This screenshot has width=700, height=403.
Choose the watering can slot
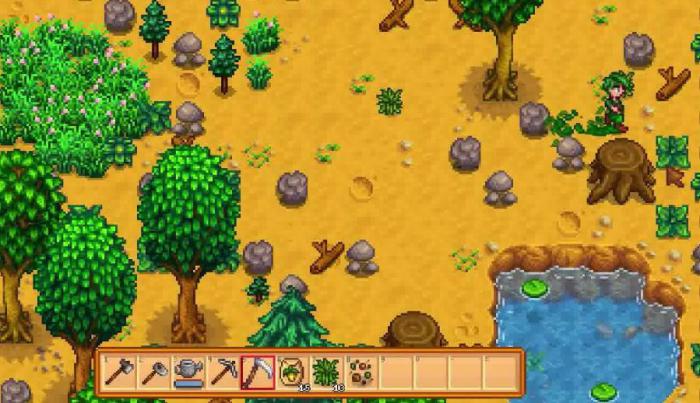point(187,373)
